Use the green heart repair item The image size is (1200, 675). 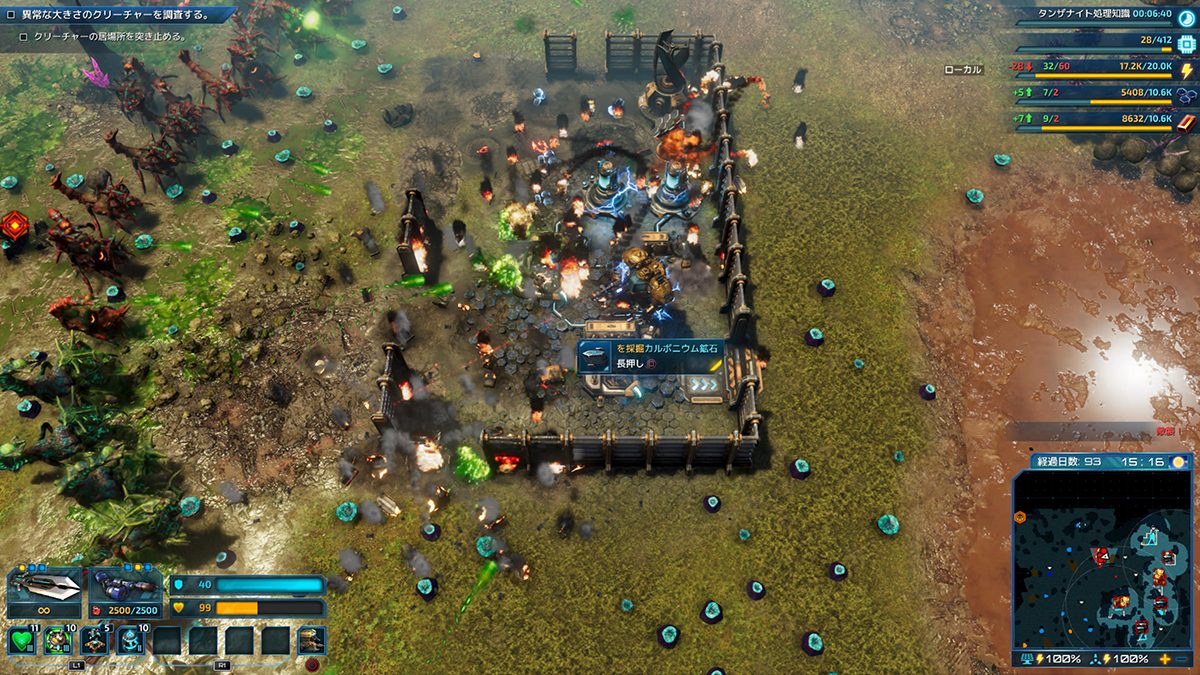click(x=22, y=640)
